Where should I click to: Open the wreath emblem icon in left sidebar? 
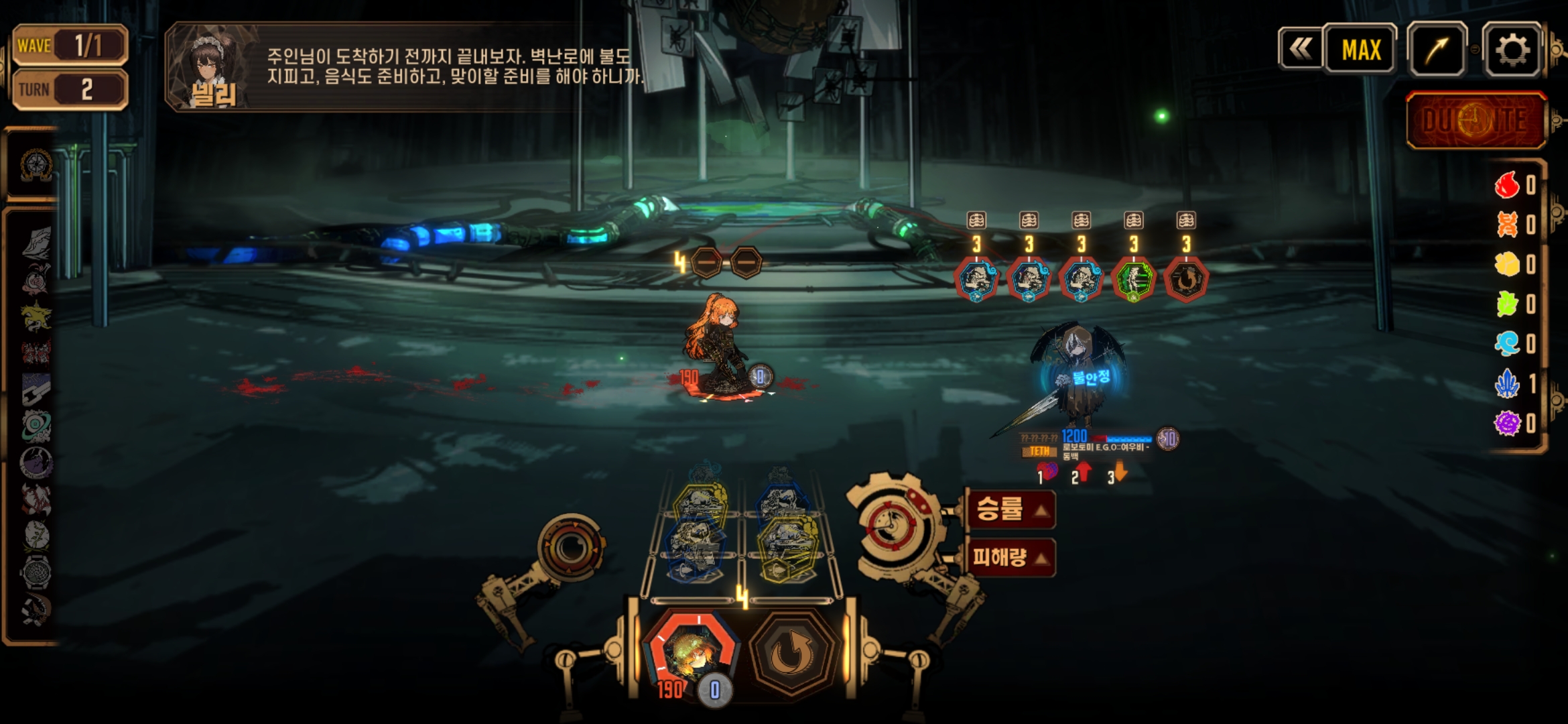pos(36,165)
